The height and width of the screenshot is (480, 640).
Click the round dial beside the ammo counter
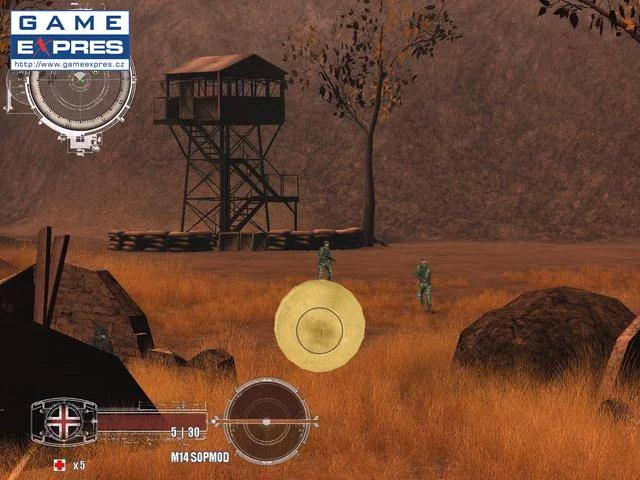coord(267,421)
